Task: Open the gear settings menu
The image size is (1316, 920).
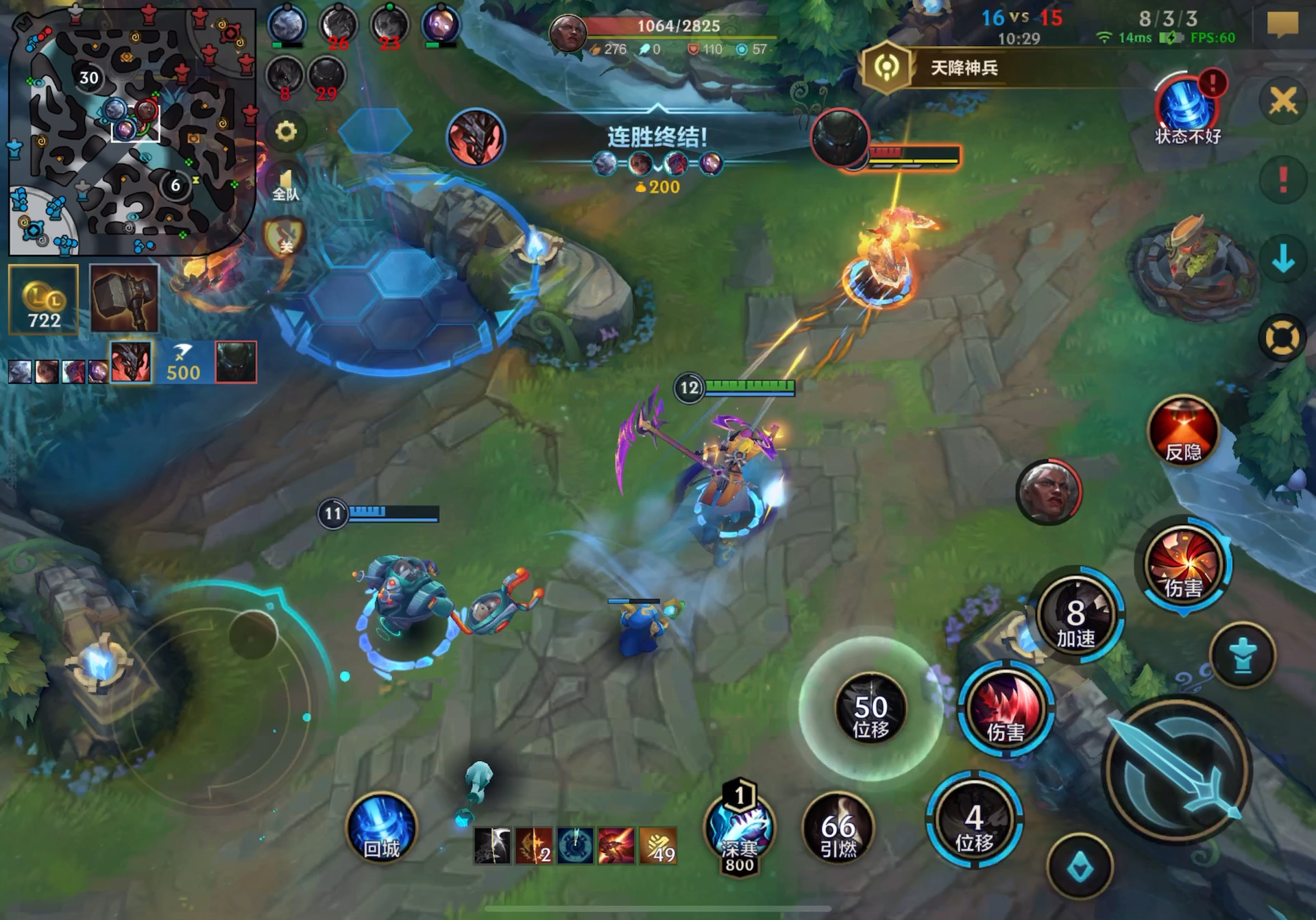Action: [x=286, y=131]
